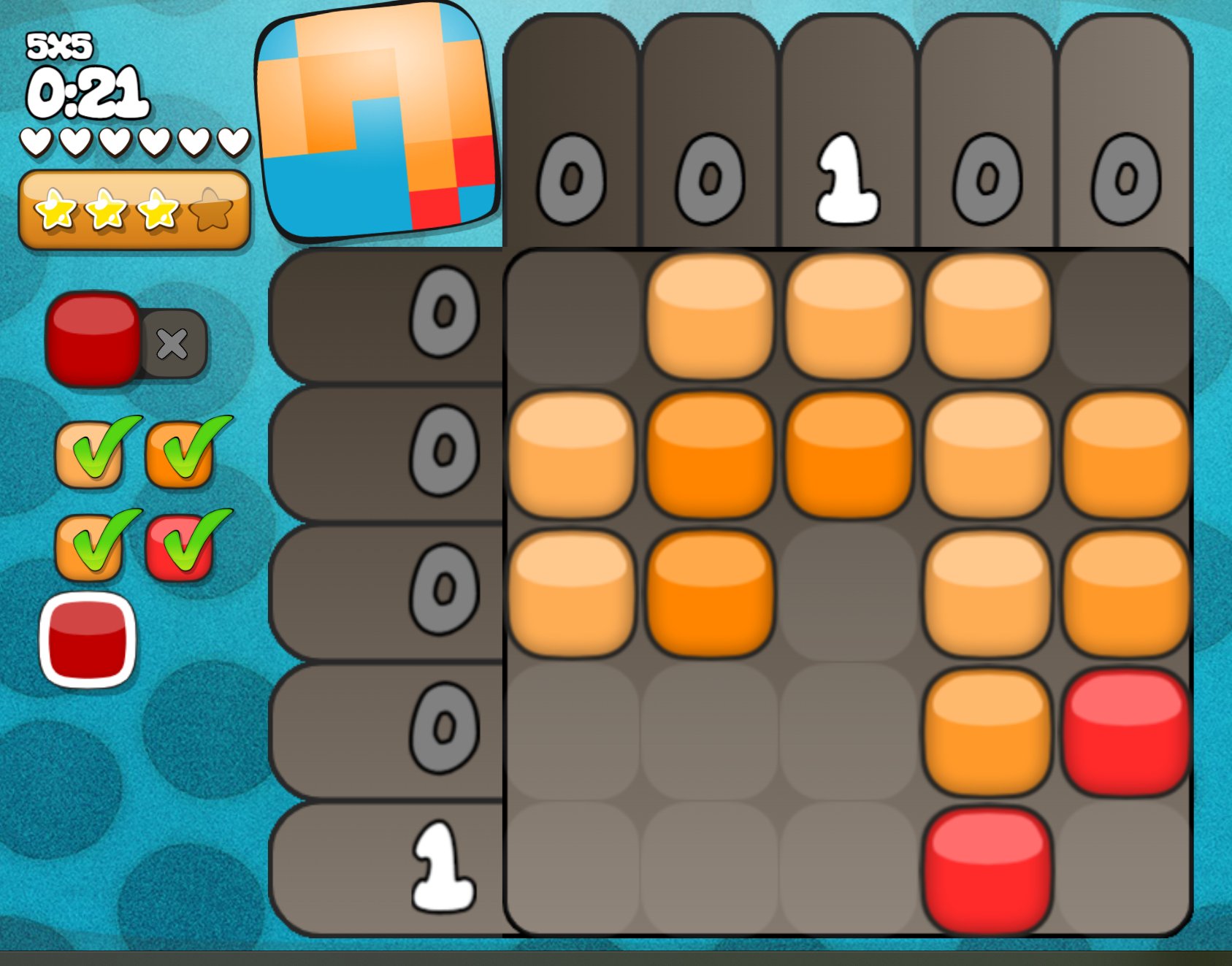Fill the empty center tile of the grid

click(x=849, y=593)
